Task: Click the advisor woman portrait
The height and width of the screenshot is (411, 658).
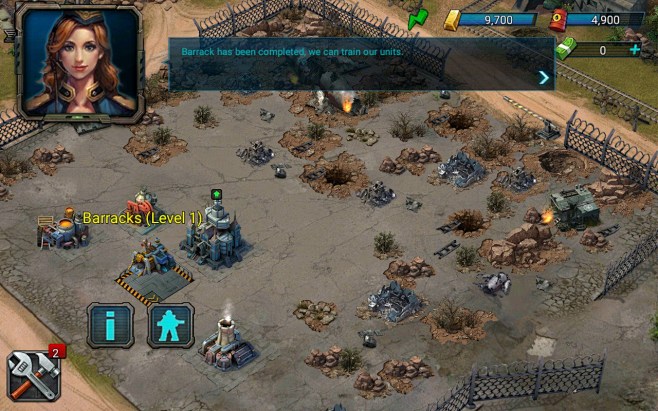Action: tap(81, 62)
